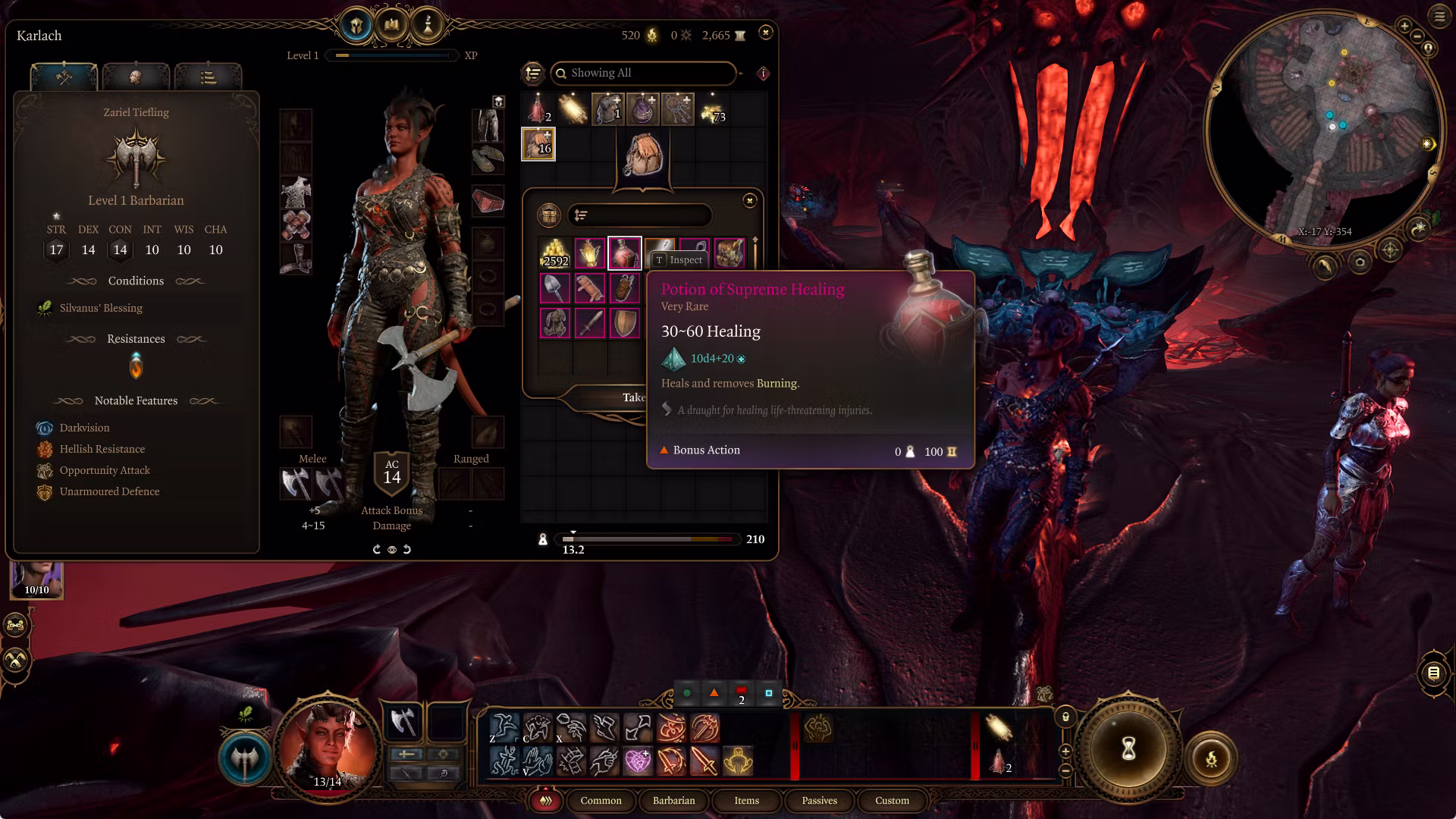Pick the wooden shield in the backpack
This screenshot has height=819, width=1456.
[x=624, y=323]
